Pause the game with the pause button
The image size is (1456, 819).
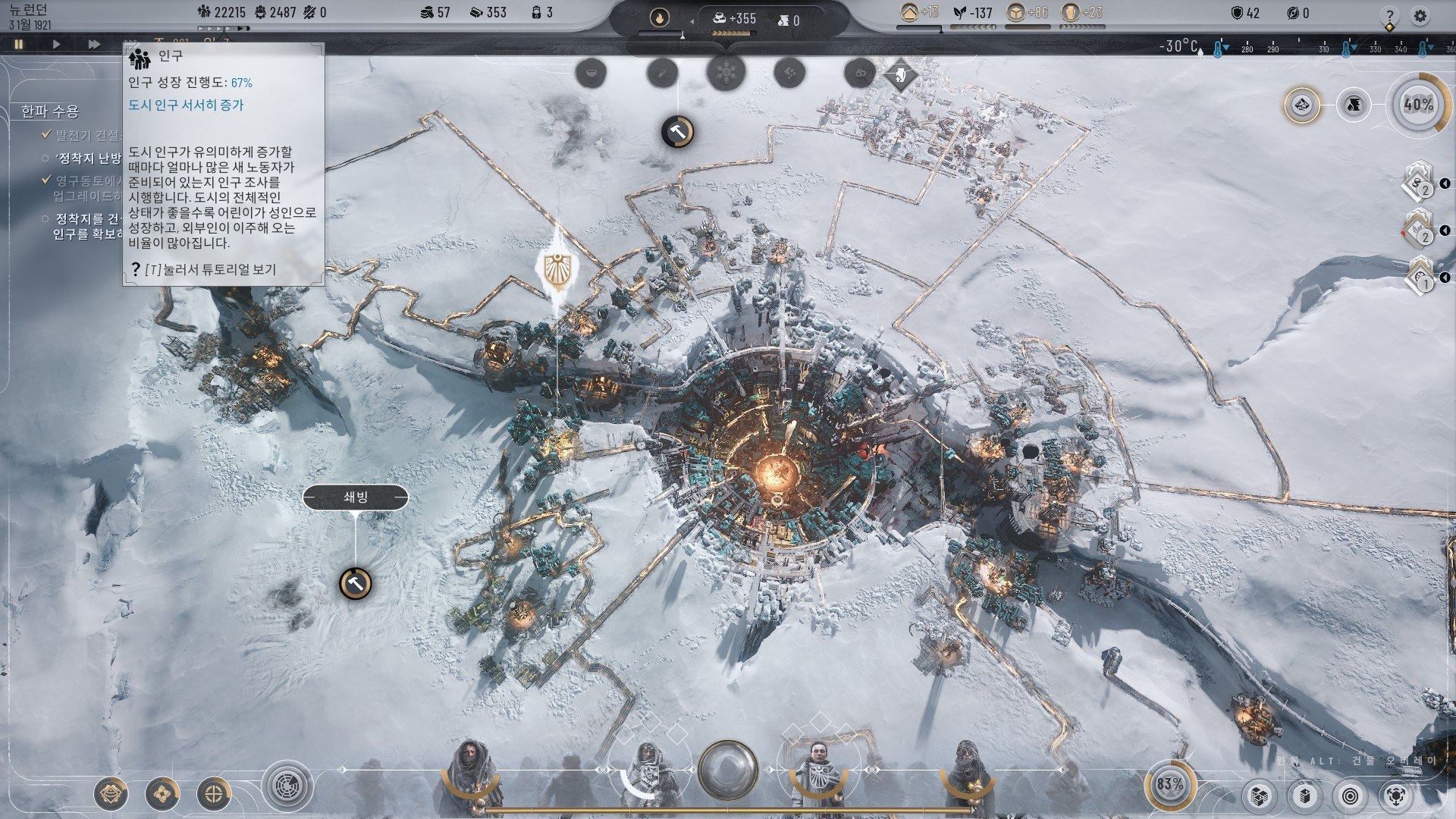click(x=19, y=44)
